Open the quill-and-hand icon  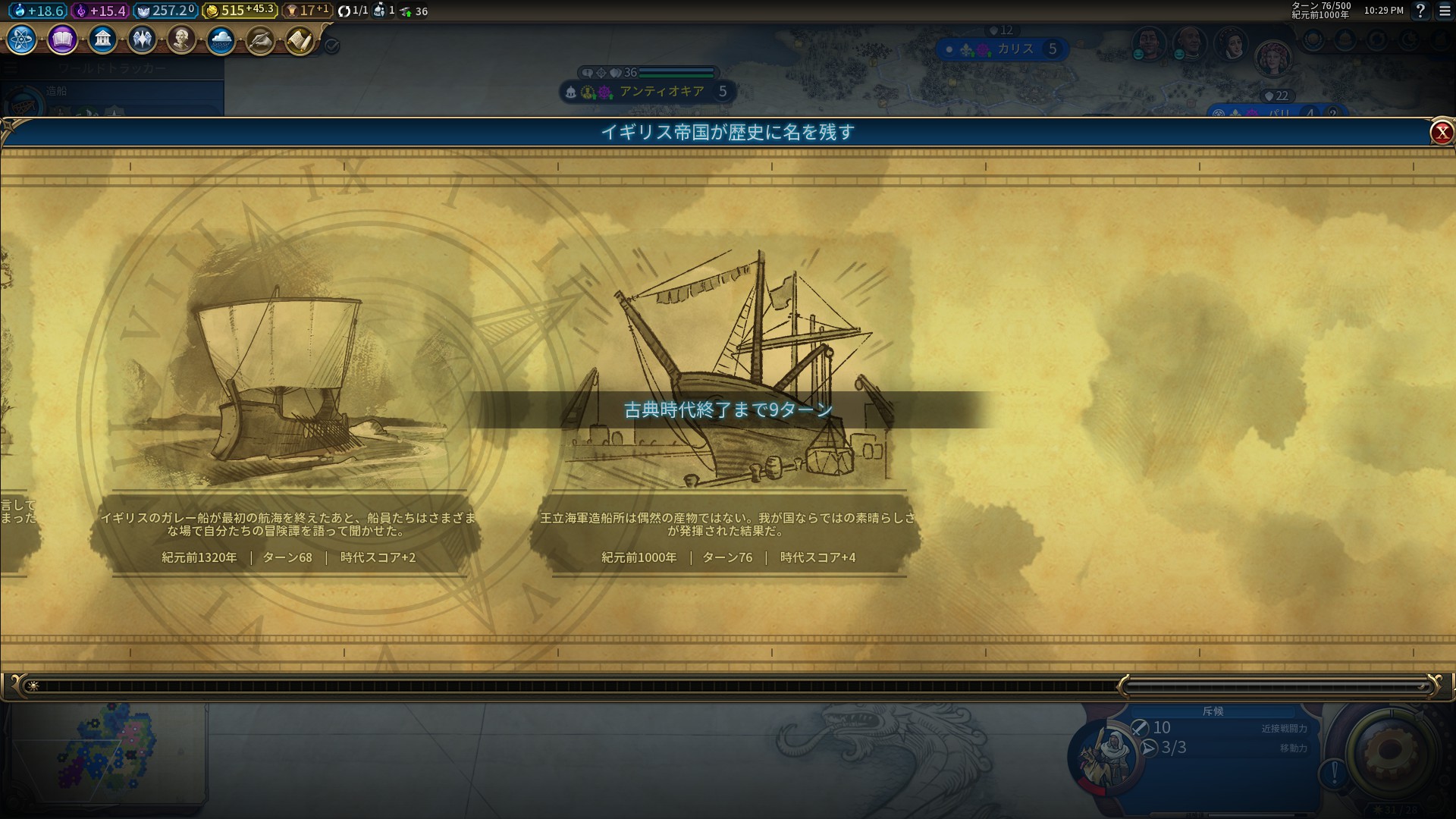point(261,40)
